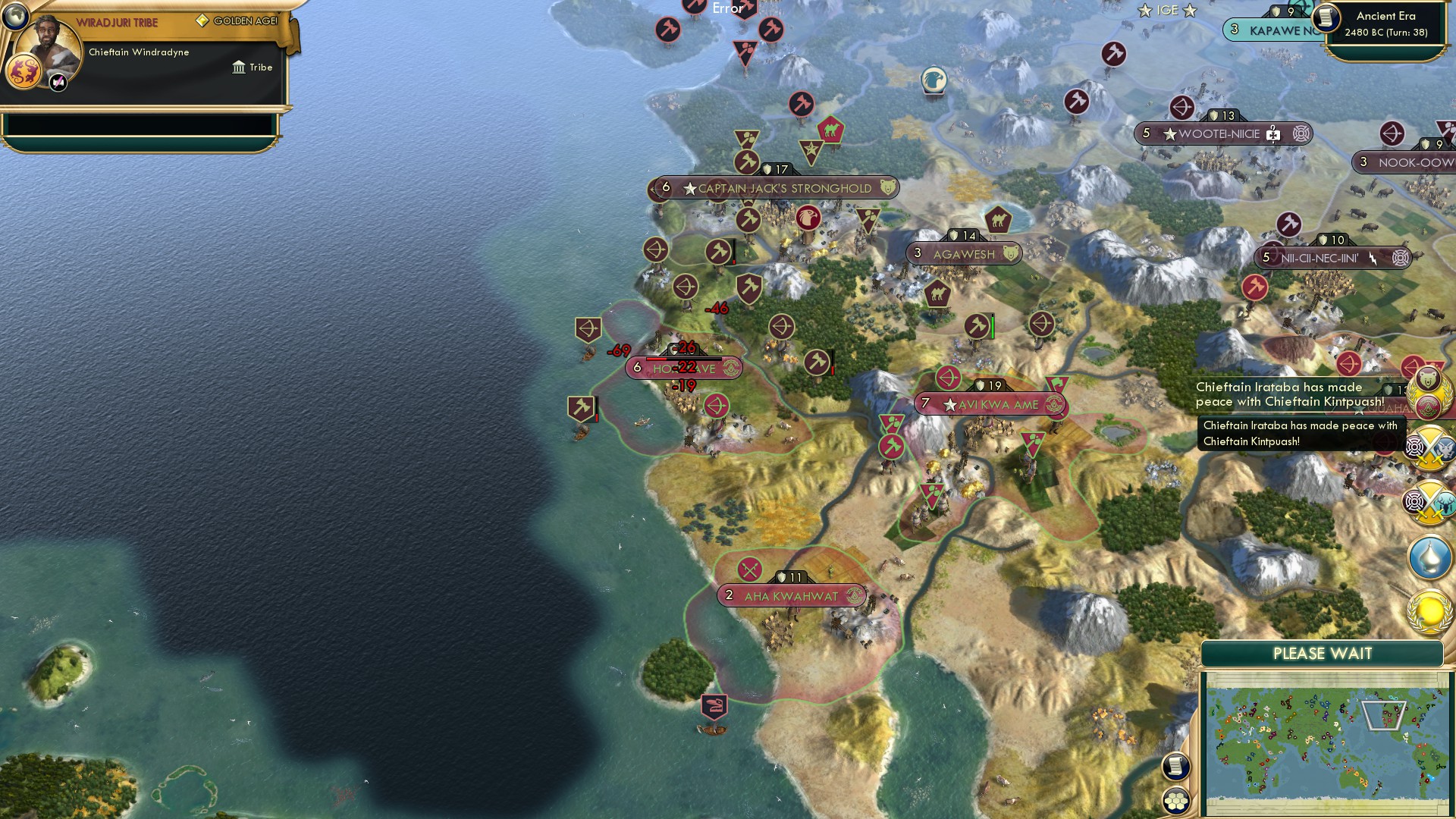Image resolution: width=1456 pixels, height=819 pixels.
Task: Toggle the notification log scroll icon
Action: [x=1176, y=767]
